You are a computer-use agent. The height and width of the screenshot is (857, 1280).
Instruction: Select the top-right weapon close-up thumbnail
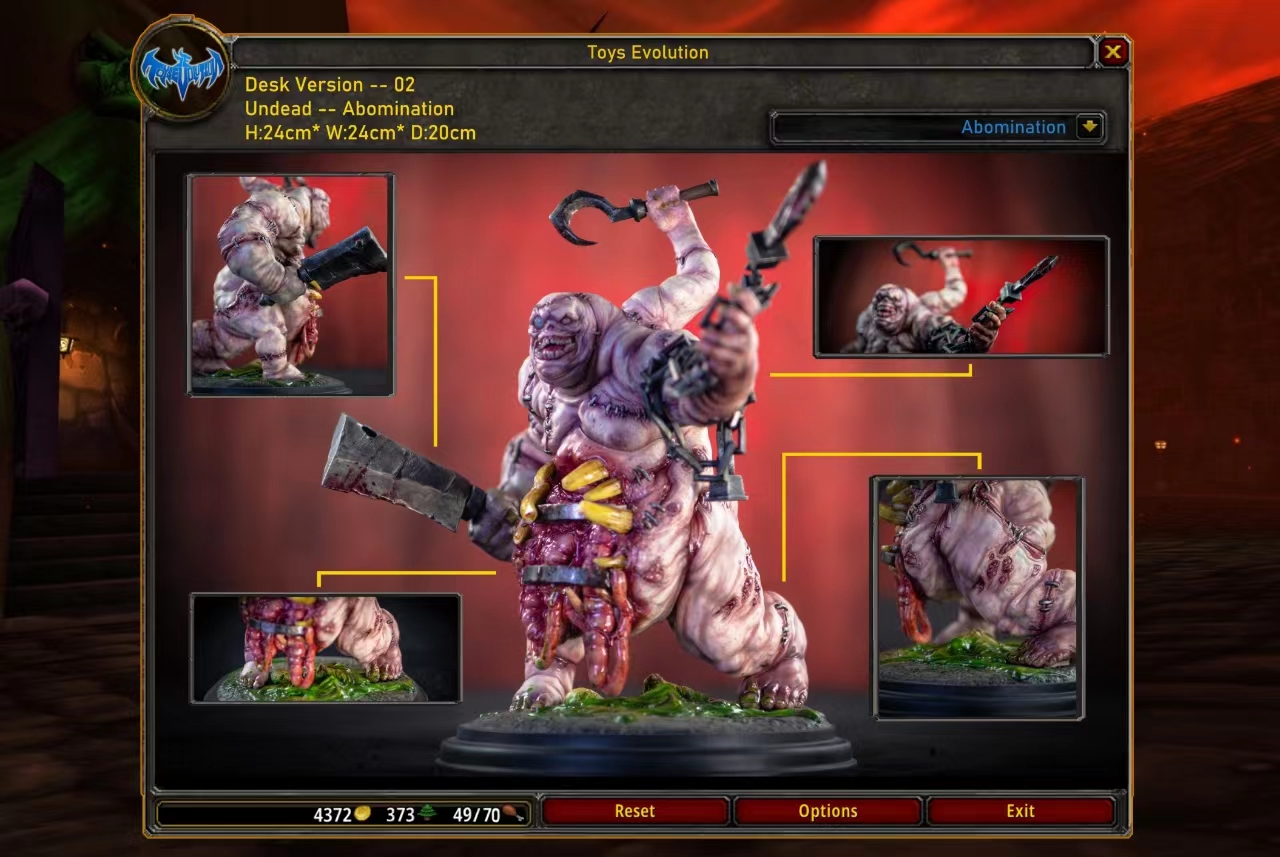click(962, 297)
